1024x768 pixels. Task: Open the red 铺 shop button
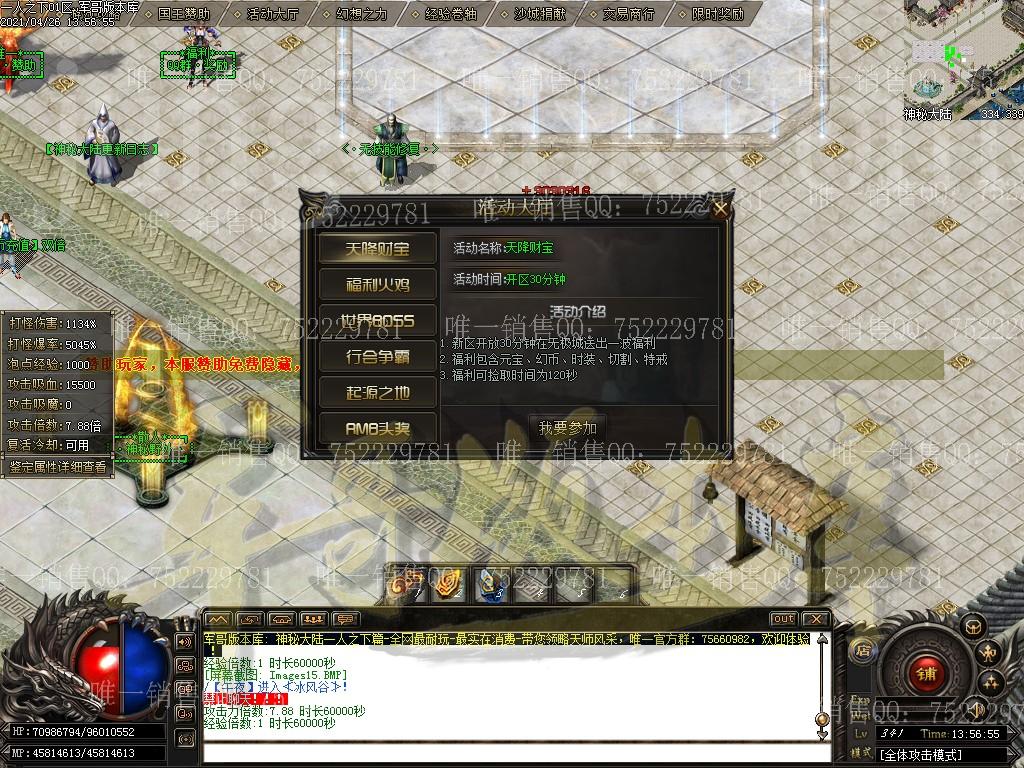925,673
